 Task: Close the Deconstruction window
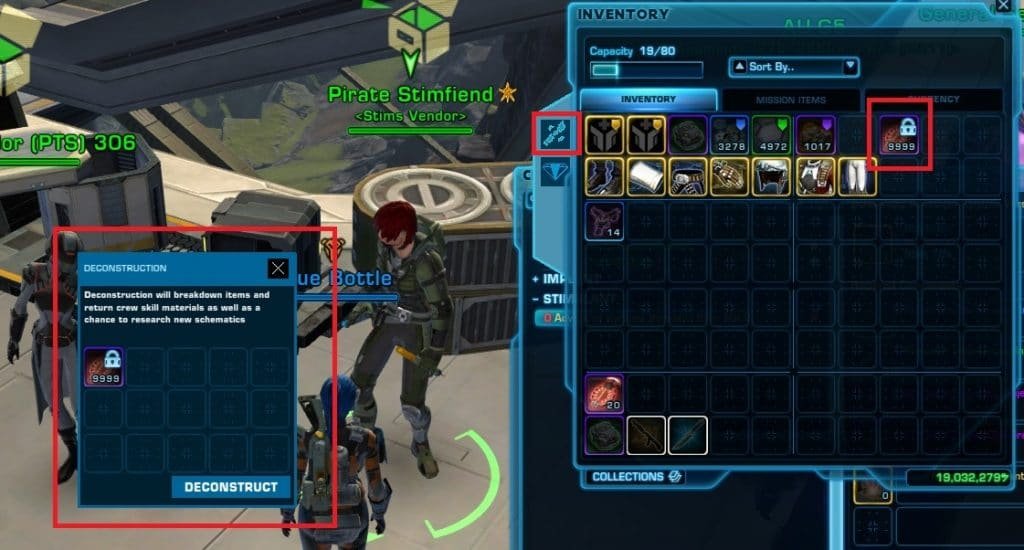click(278, 268)
